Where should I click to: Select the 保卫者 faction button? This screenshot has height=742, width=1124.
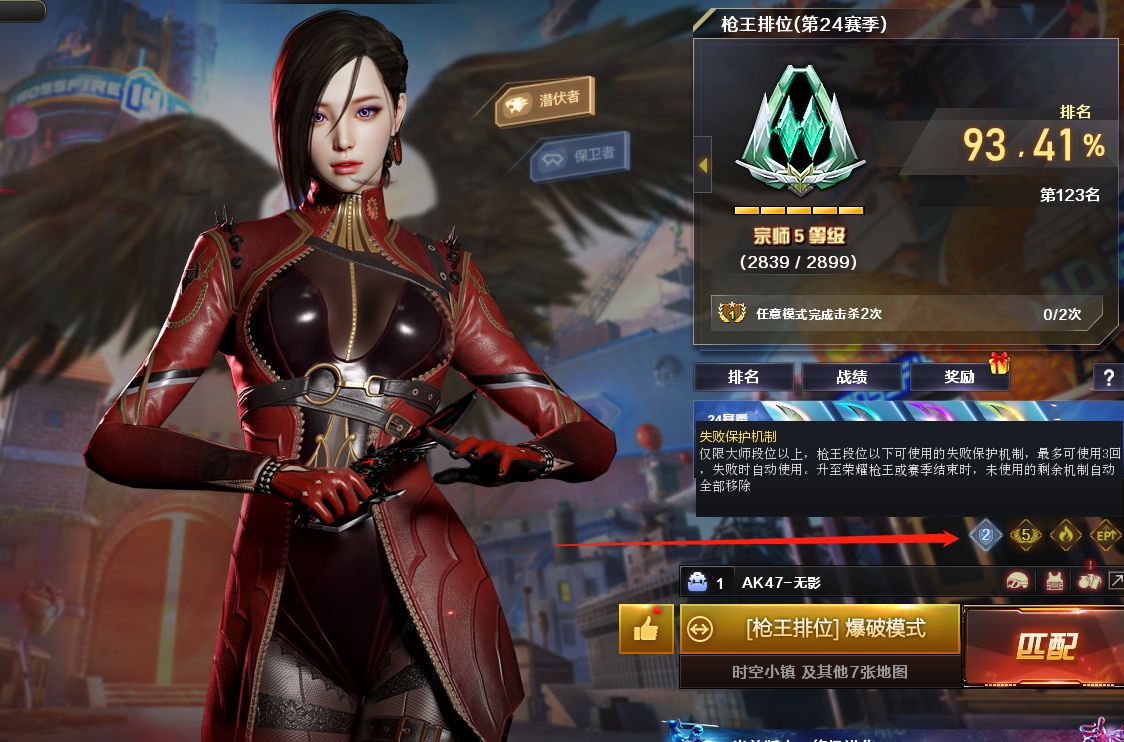click(580, 157)
